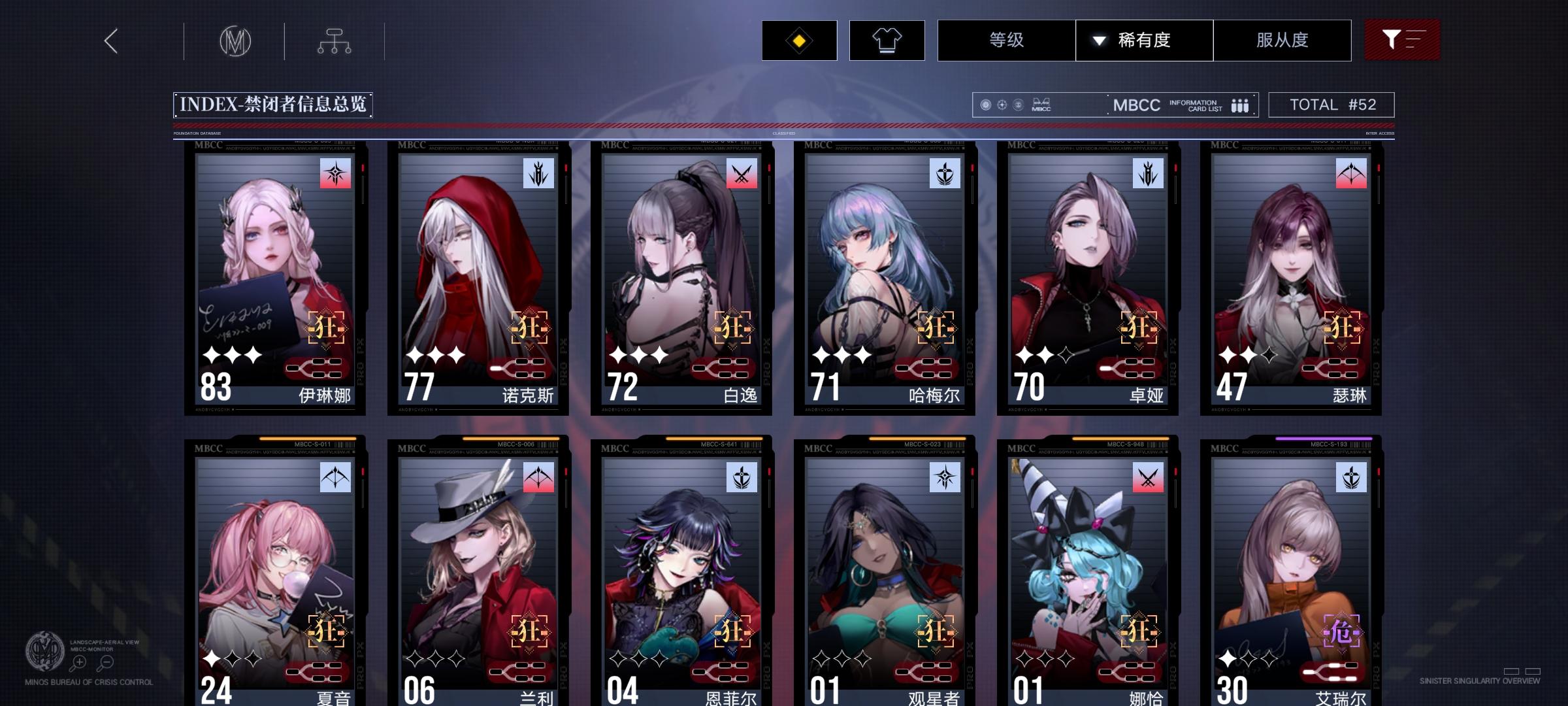Image resolution: width=1568 pixels, height=706 pixels.
Task: Open the filter panel via red funnel icon
Action: click(1402, 40)
